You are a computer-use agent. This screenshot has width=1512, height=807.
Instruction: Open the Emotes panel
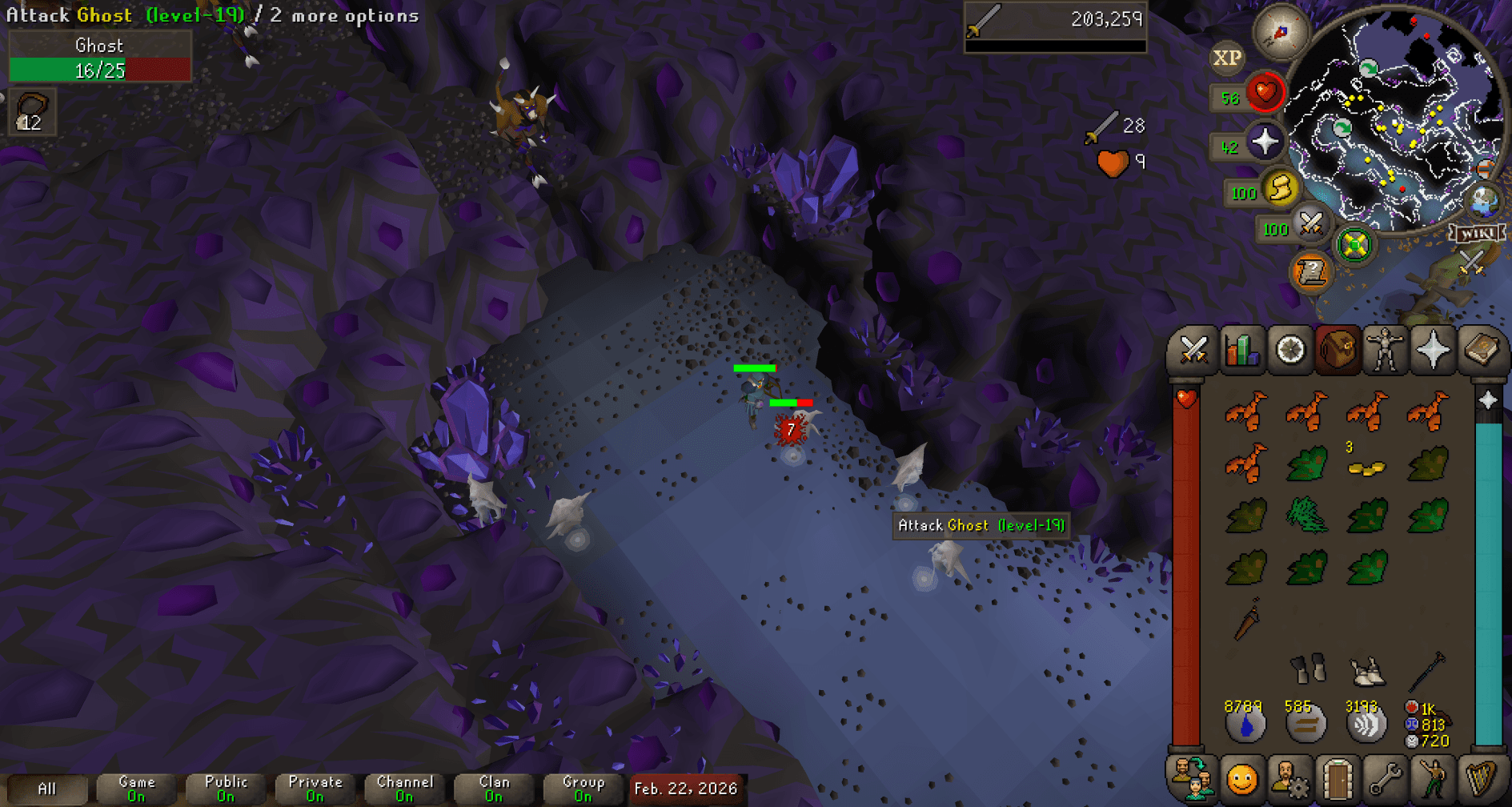[1434, 778]
